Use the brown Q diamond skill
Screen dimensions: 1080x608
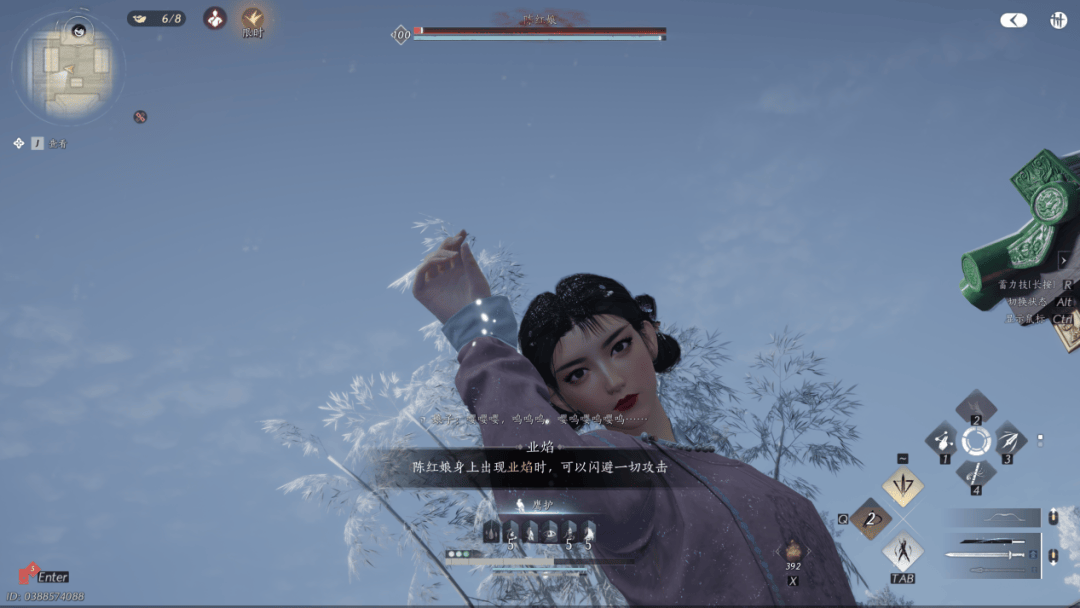click(871, 519)
